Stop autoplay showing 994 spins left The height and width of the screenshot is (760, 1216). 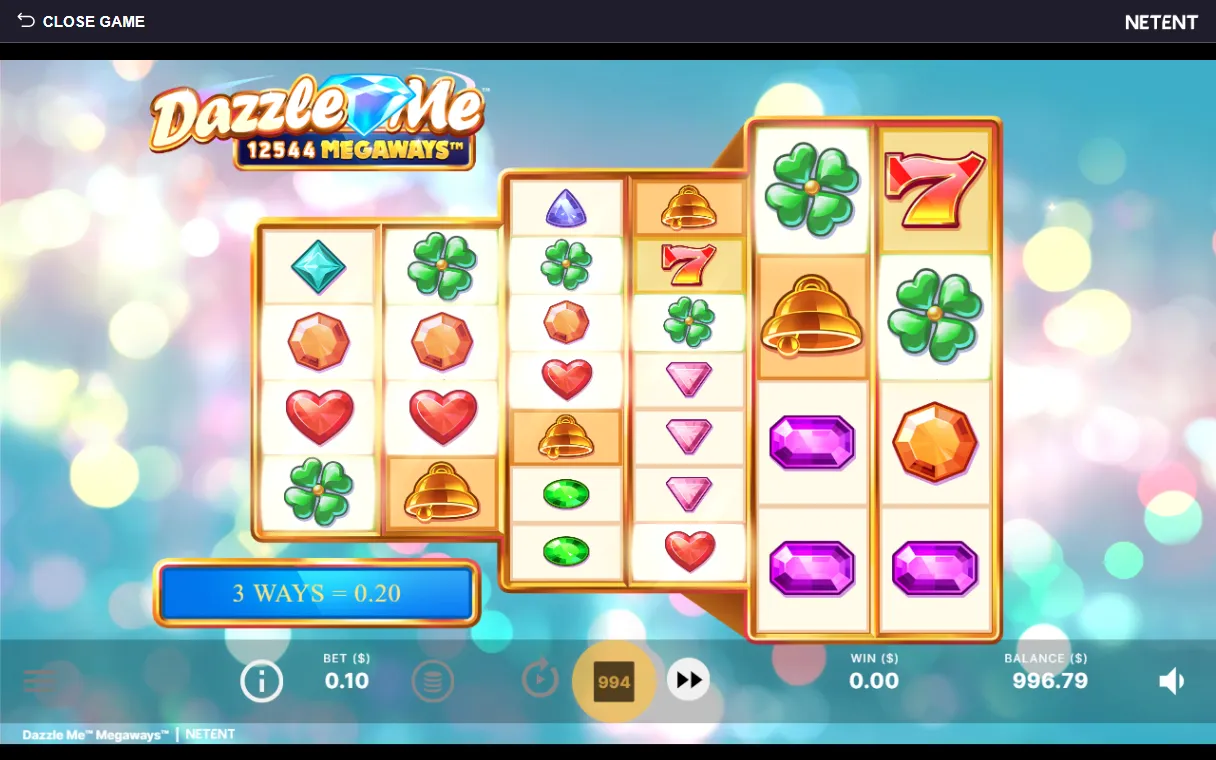coord(613,682)
